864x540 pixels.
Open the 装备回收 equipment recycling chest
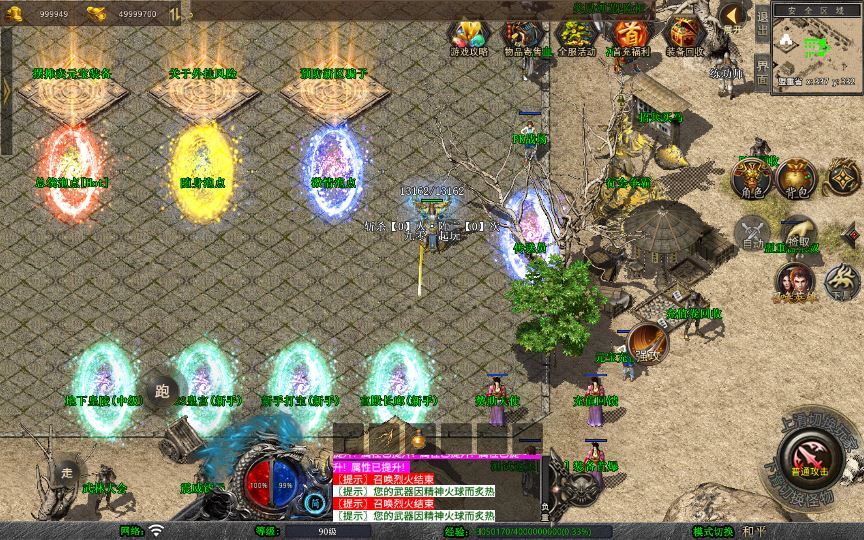(x=685, y=35)
